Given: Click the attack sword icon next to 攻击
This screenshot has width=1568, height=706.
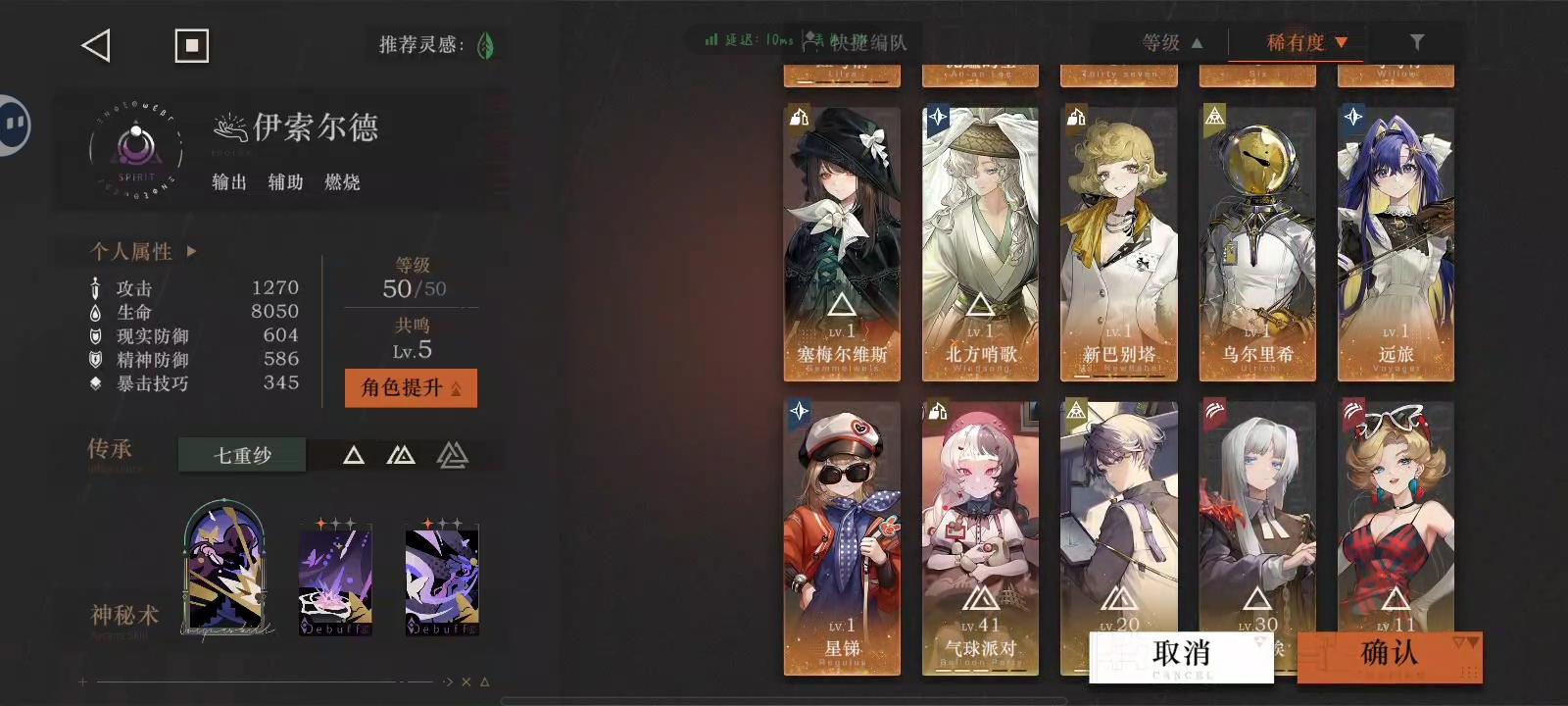Looking at the screenshot, I should (95, 287).
